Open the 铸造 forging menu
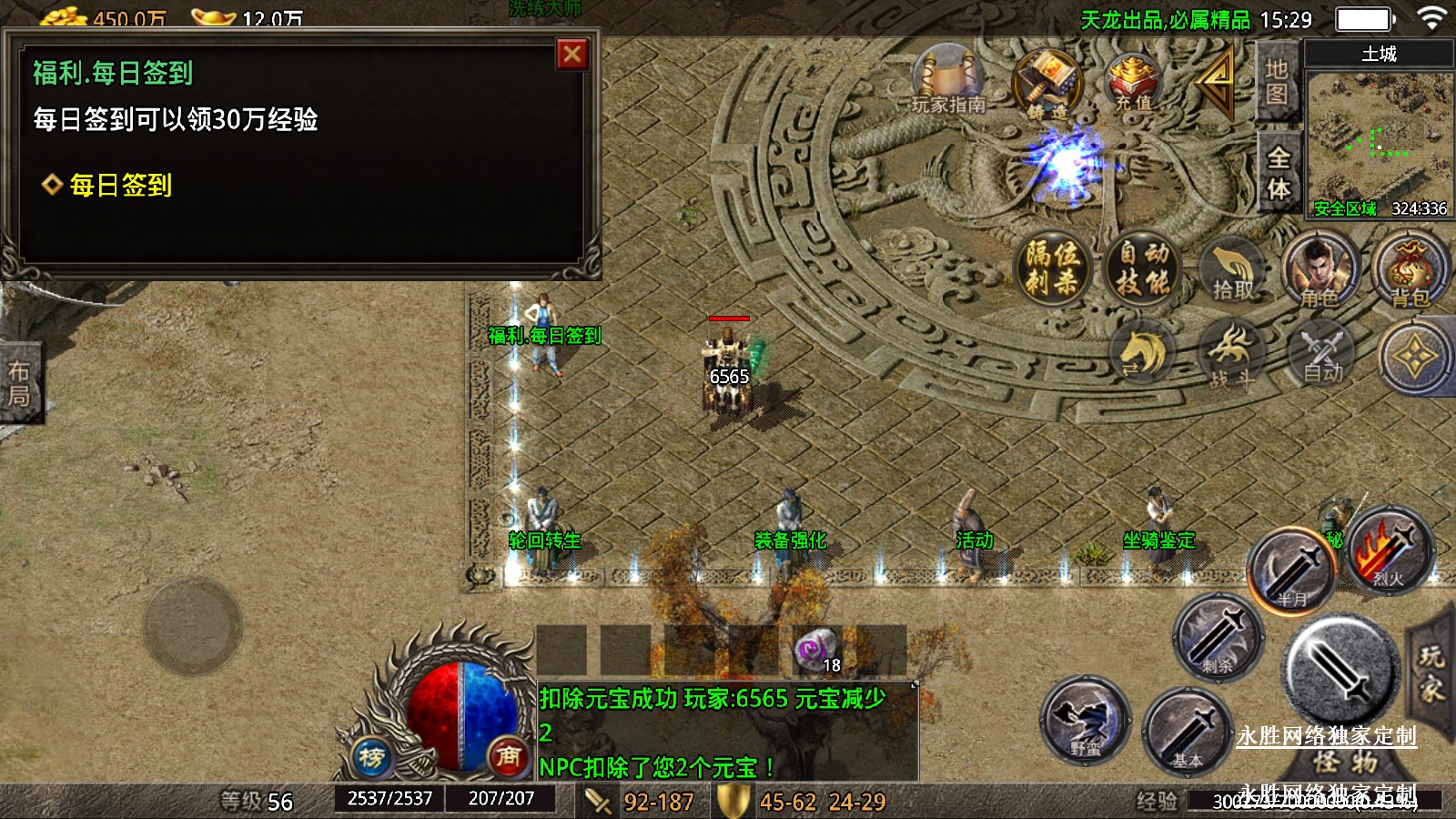The width and height of the screenshot is (1456, 819). coord(1048,85)
